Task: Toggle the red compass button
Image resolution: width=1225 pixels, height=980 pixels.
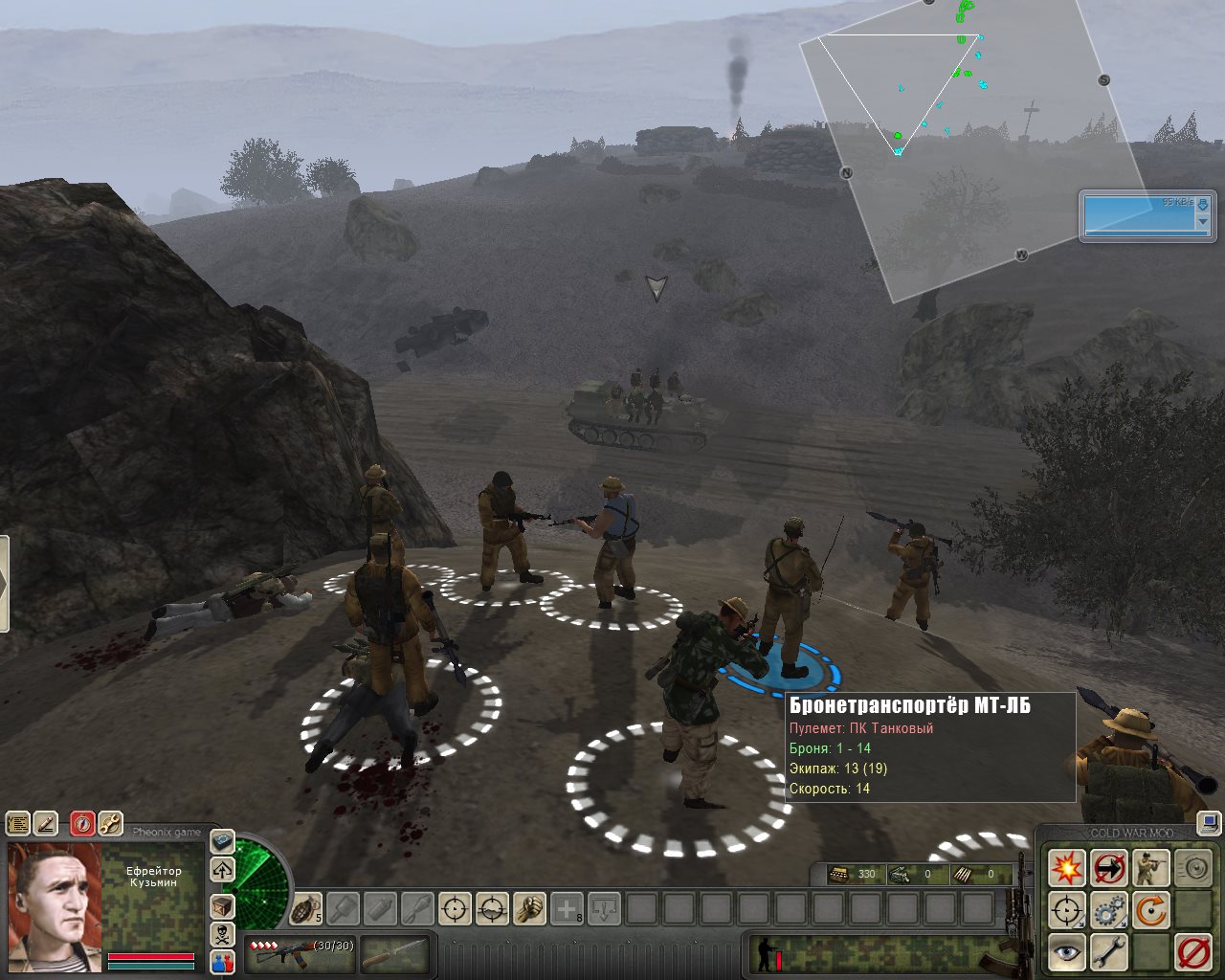Action: pos(82,823)
